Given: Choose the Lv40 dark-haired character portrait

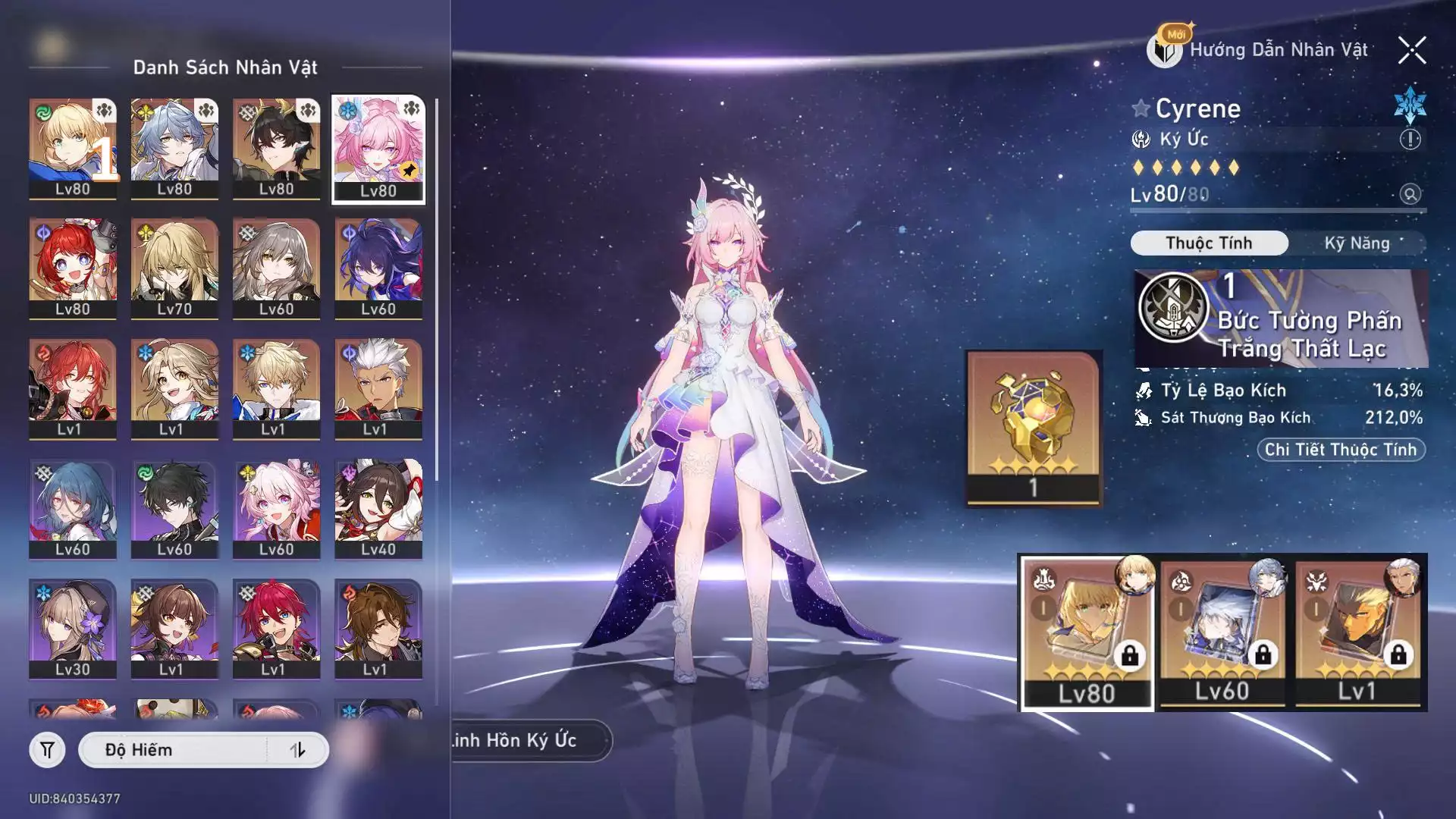Looking at the screenshot, I should [378, 509].
